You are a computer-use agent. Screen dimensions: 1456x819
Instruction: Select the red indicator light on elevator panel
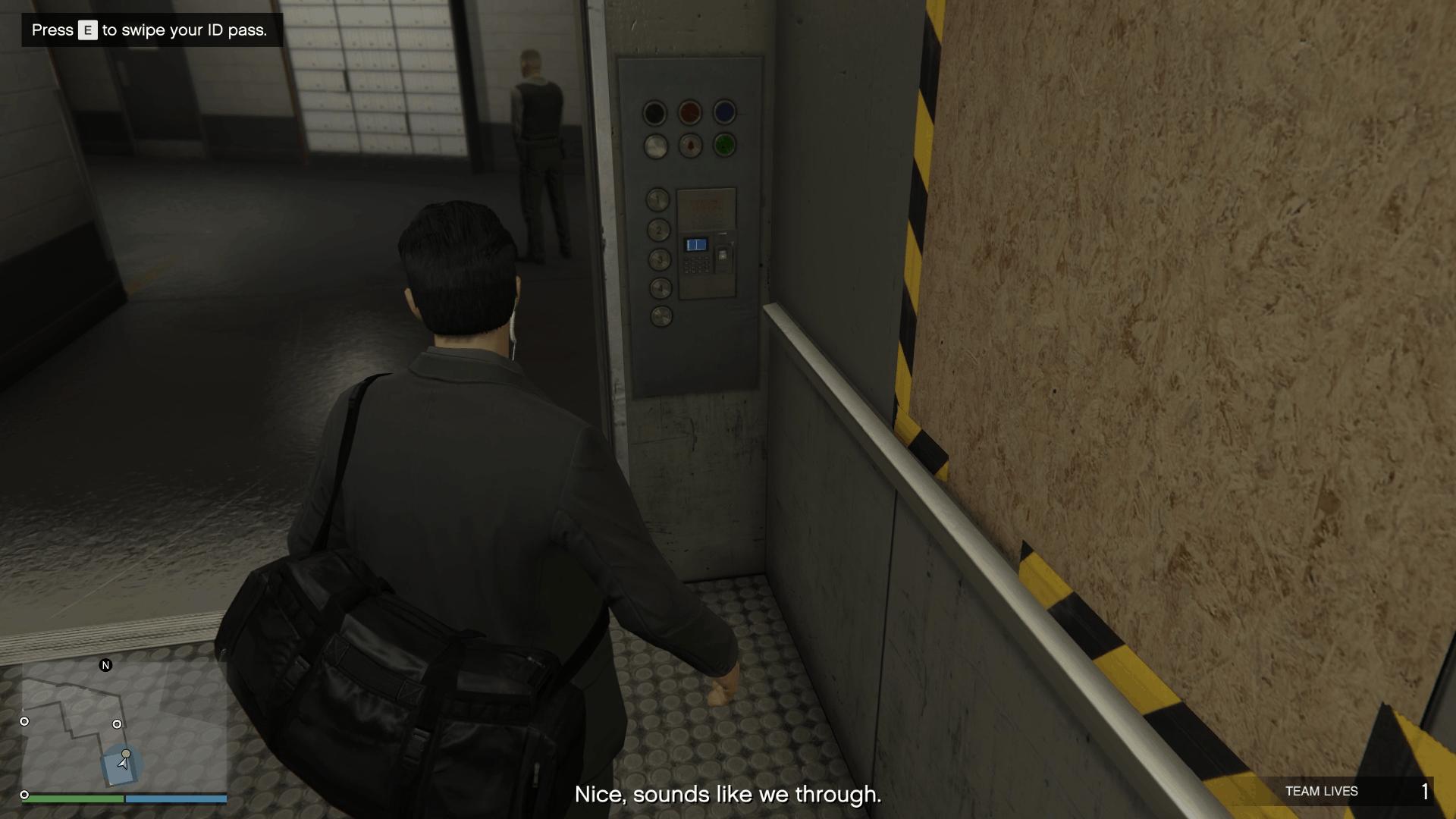pos(689,111)
